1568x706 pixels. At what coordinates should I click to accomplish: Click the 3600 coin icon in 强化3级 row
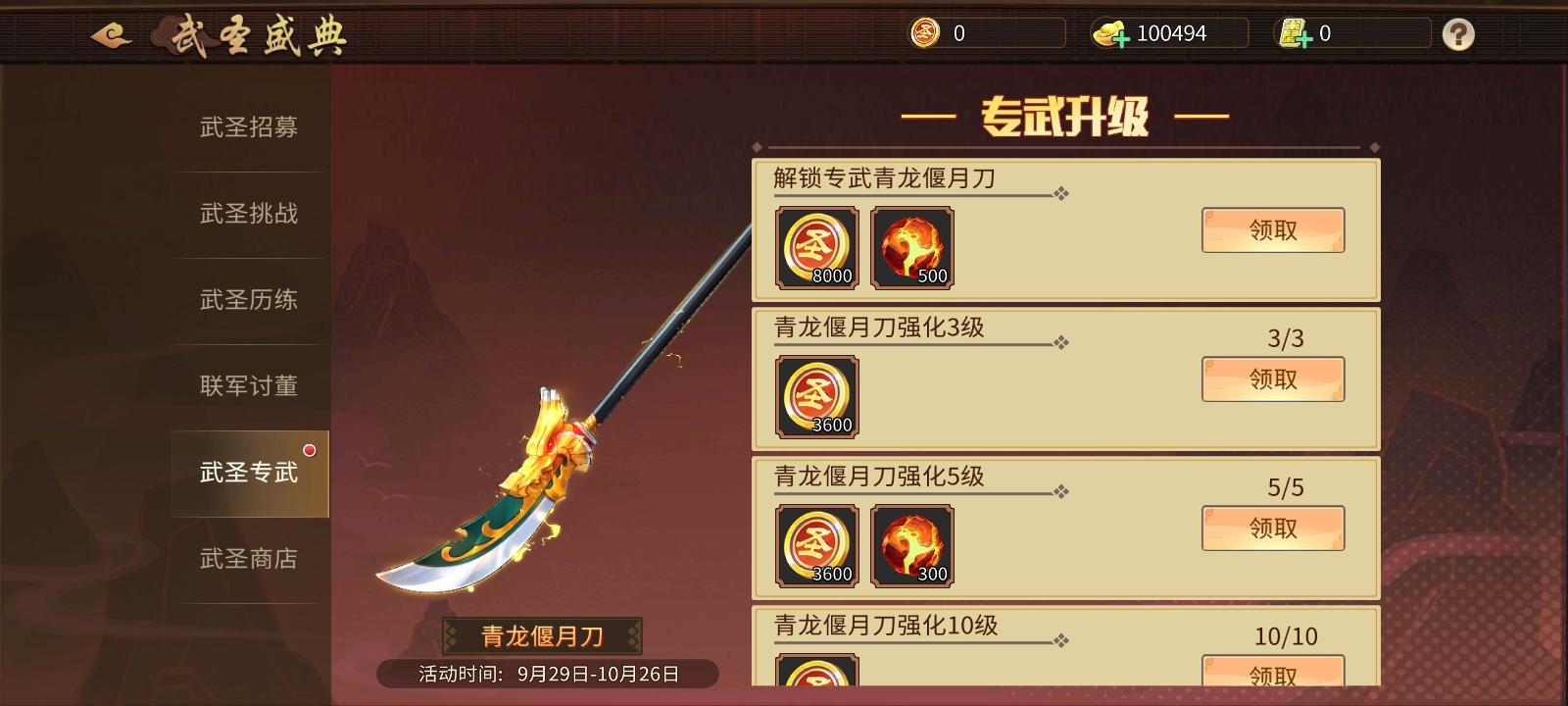(x=817, y=397)
